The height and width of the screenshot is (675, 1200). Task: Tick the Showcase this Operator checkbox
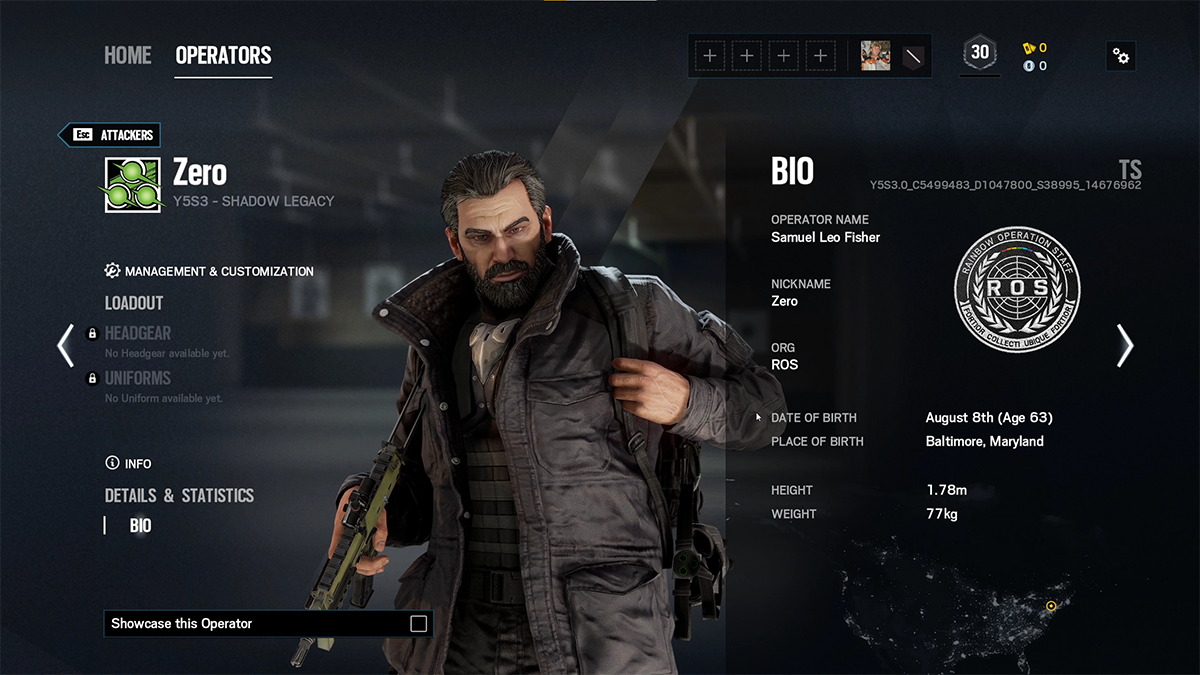[x=419, y=624]
